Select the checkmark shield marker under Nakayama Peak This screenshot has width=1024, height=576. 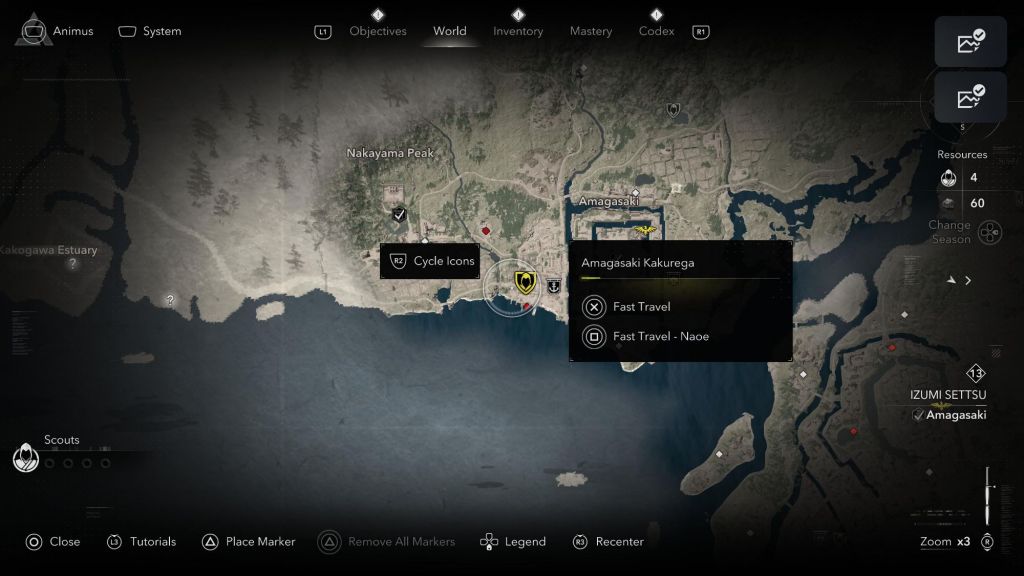coord(399,214)
